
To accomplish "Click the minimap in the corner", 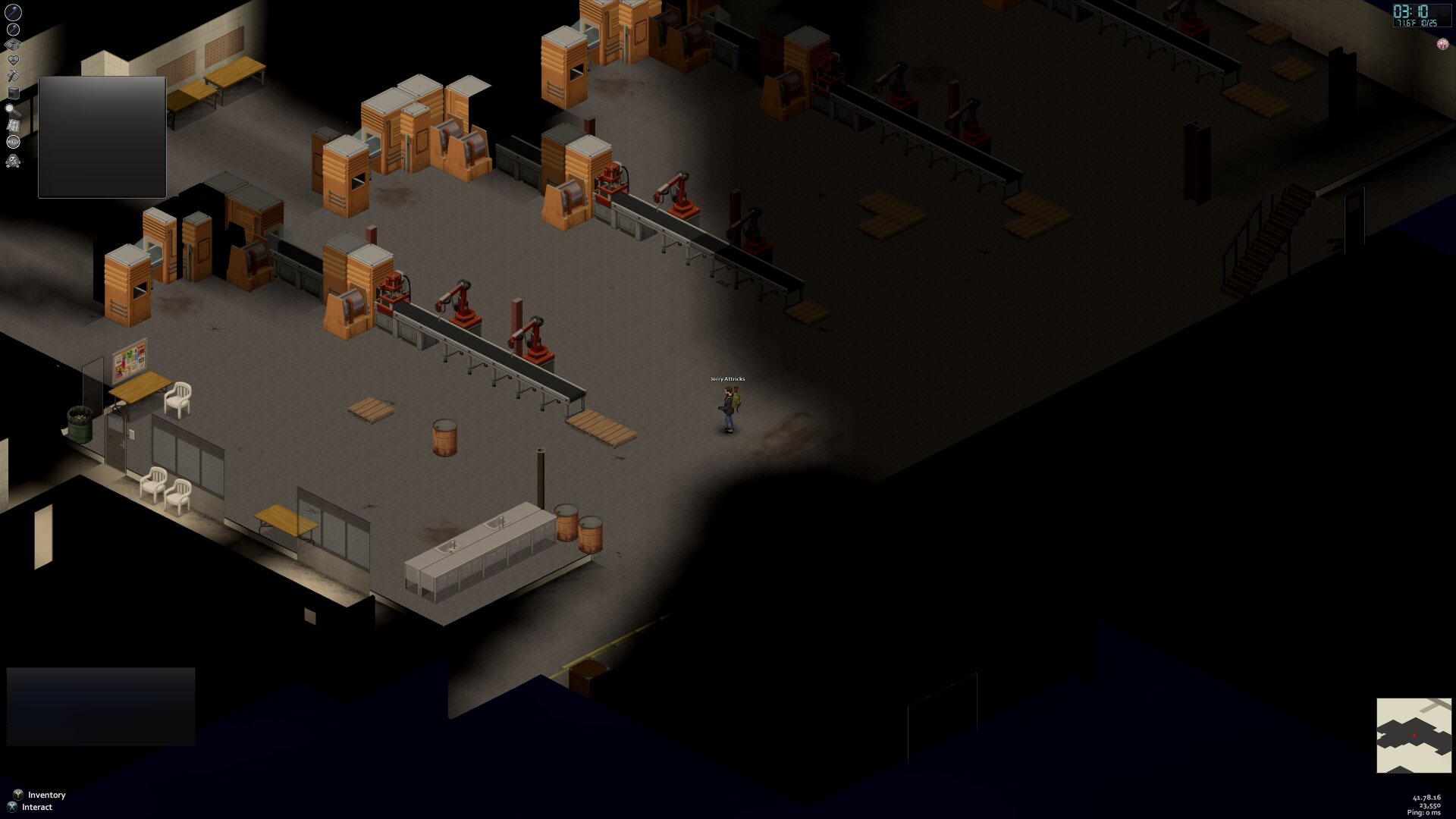I will coord(1414,735).
